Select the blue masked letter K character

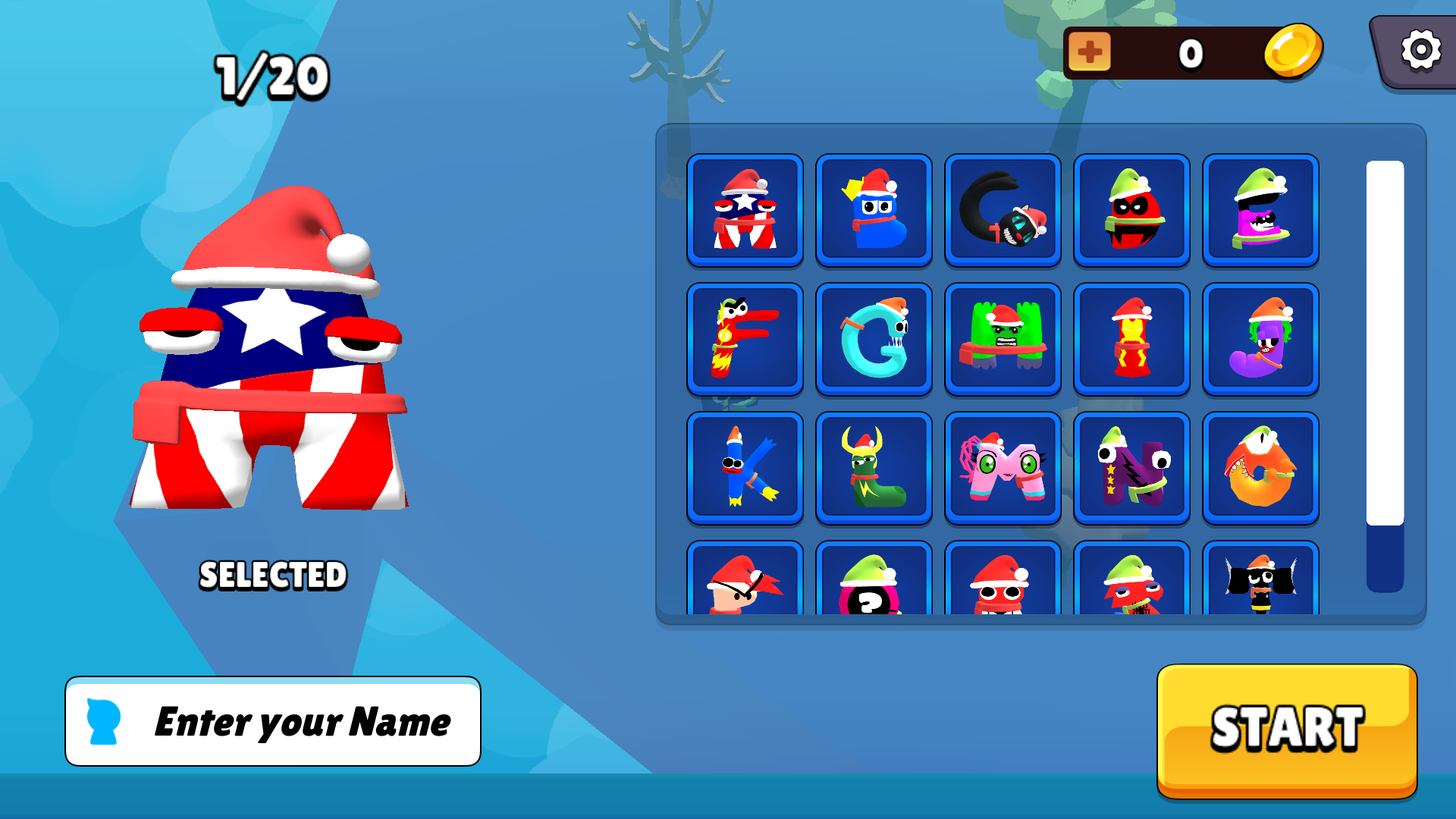tap(745, 468)
